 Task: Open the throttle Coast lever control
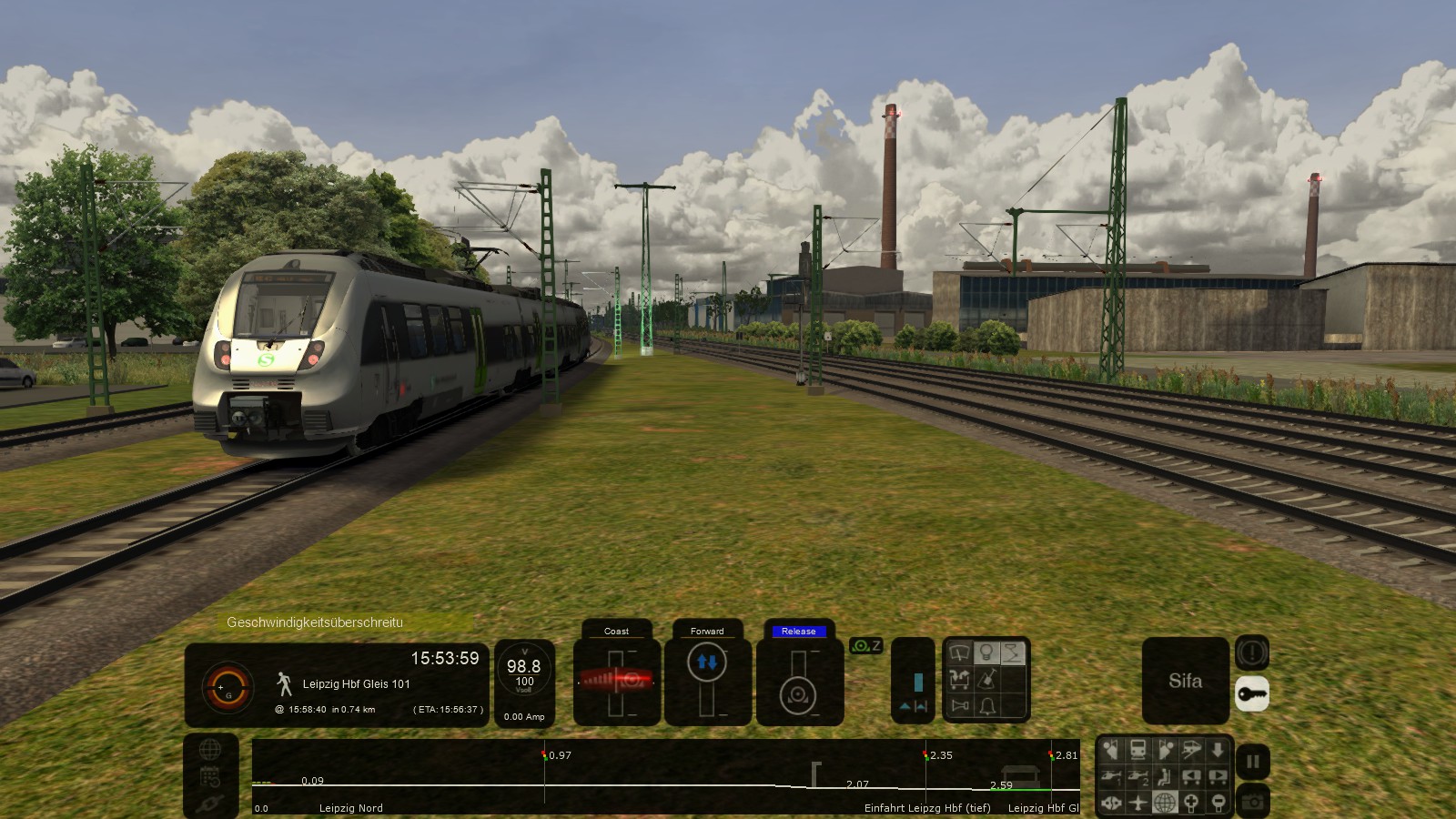pos(616,680)
